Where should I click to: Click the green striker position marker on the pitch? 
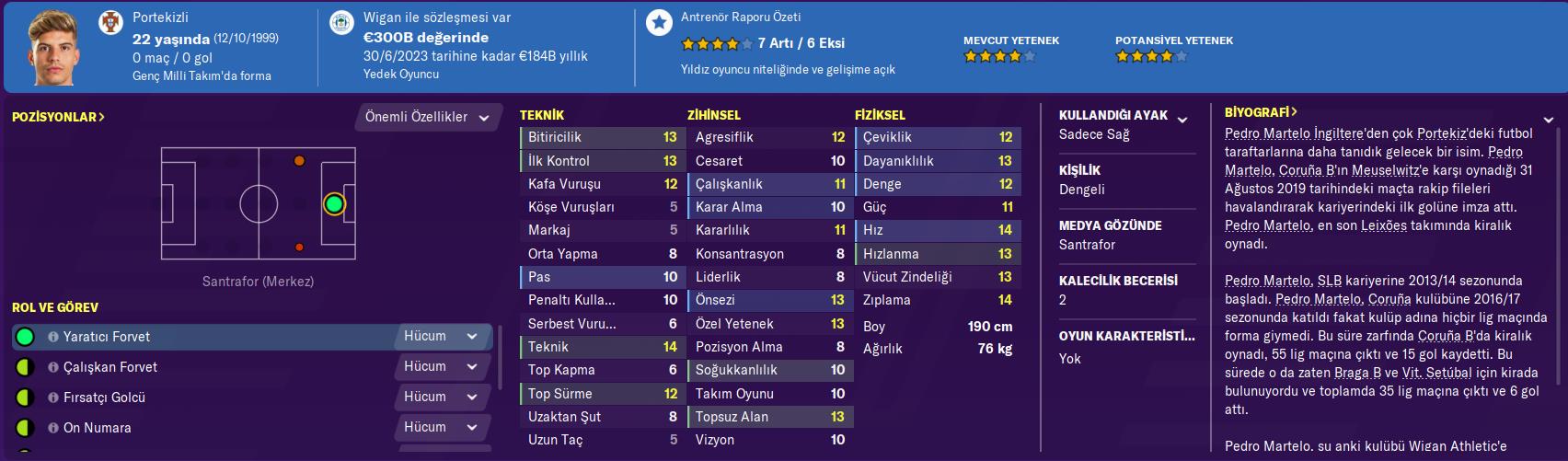point(334,204)
